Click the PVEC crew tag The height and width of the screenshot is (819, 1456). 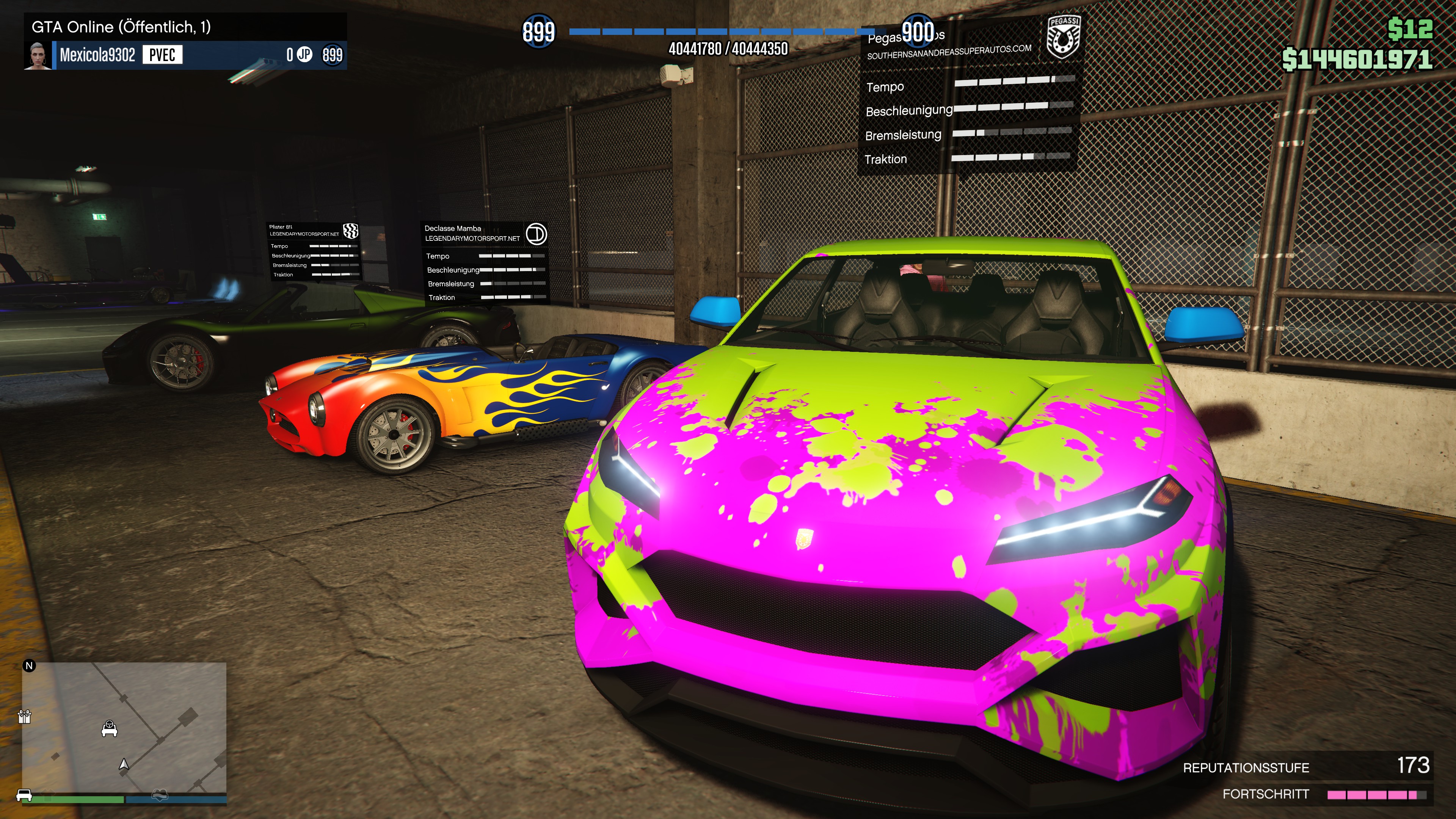(162, 55)
